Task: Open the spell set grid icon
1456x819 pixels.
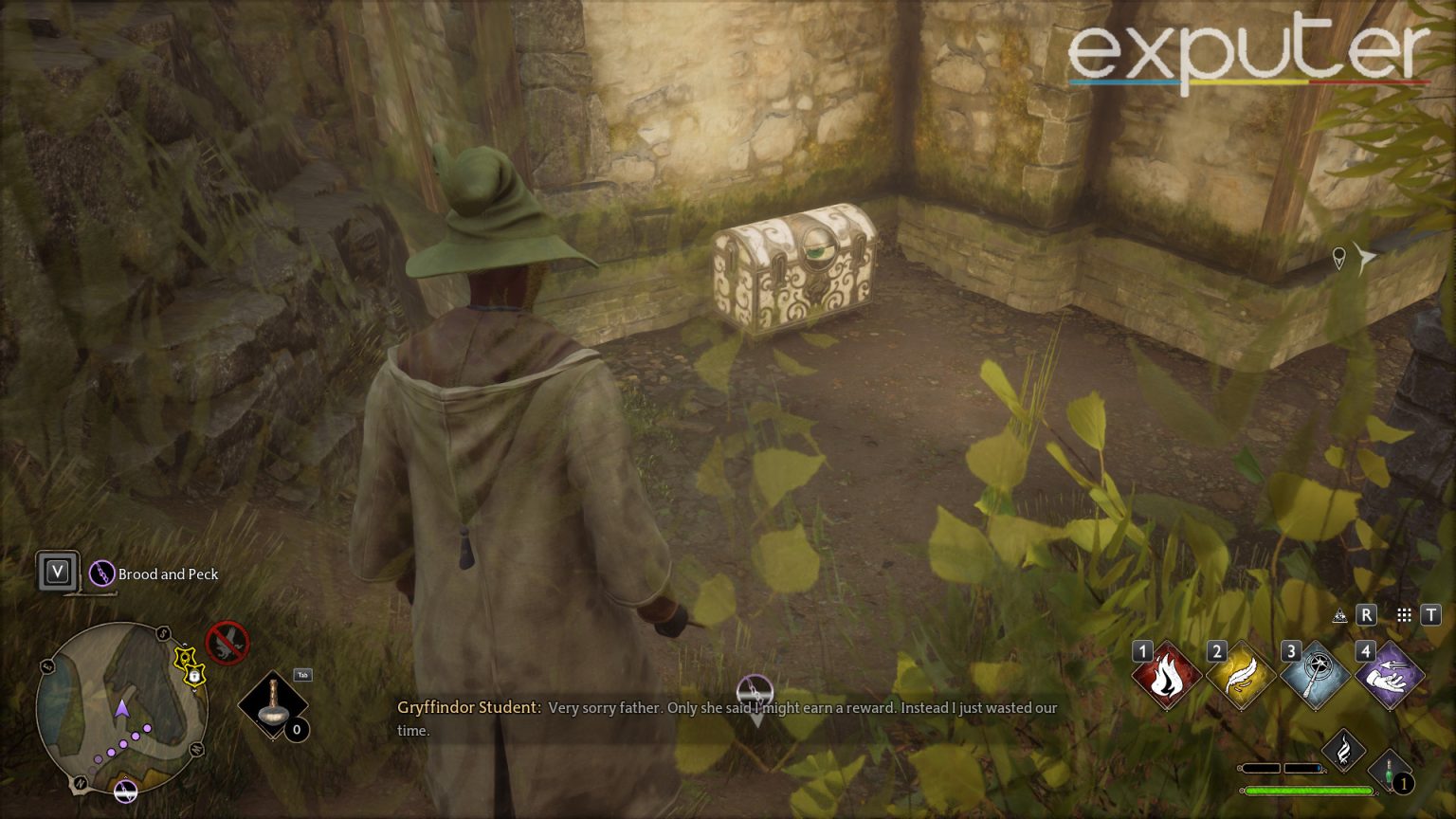Action: (1404, 614)
